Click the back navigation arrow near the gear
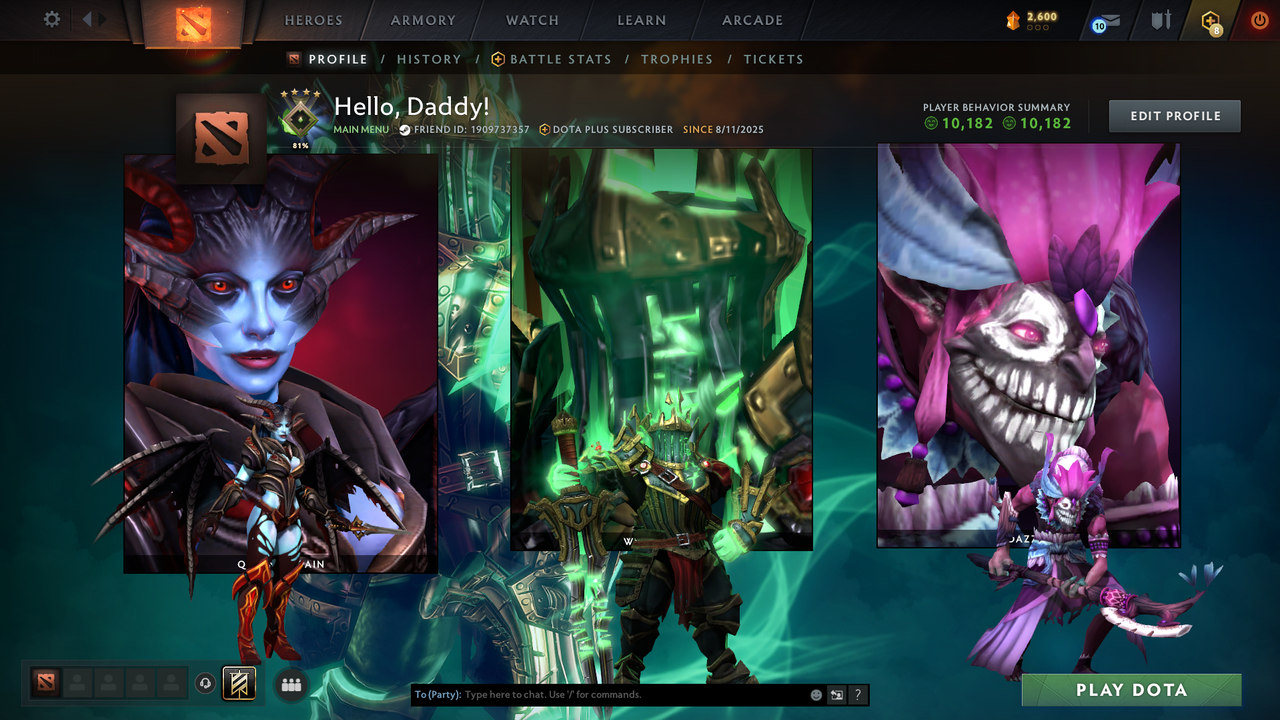 (89, 19)
